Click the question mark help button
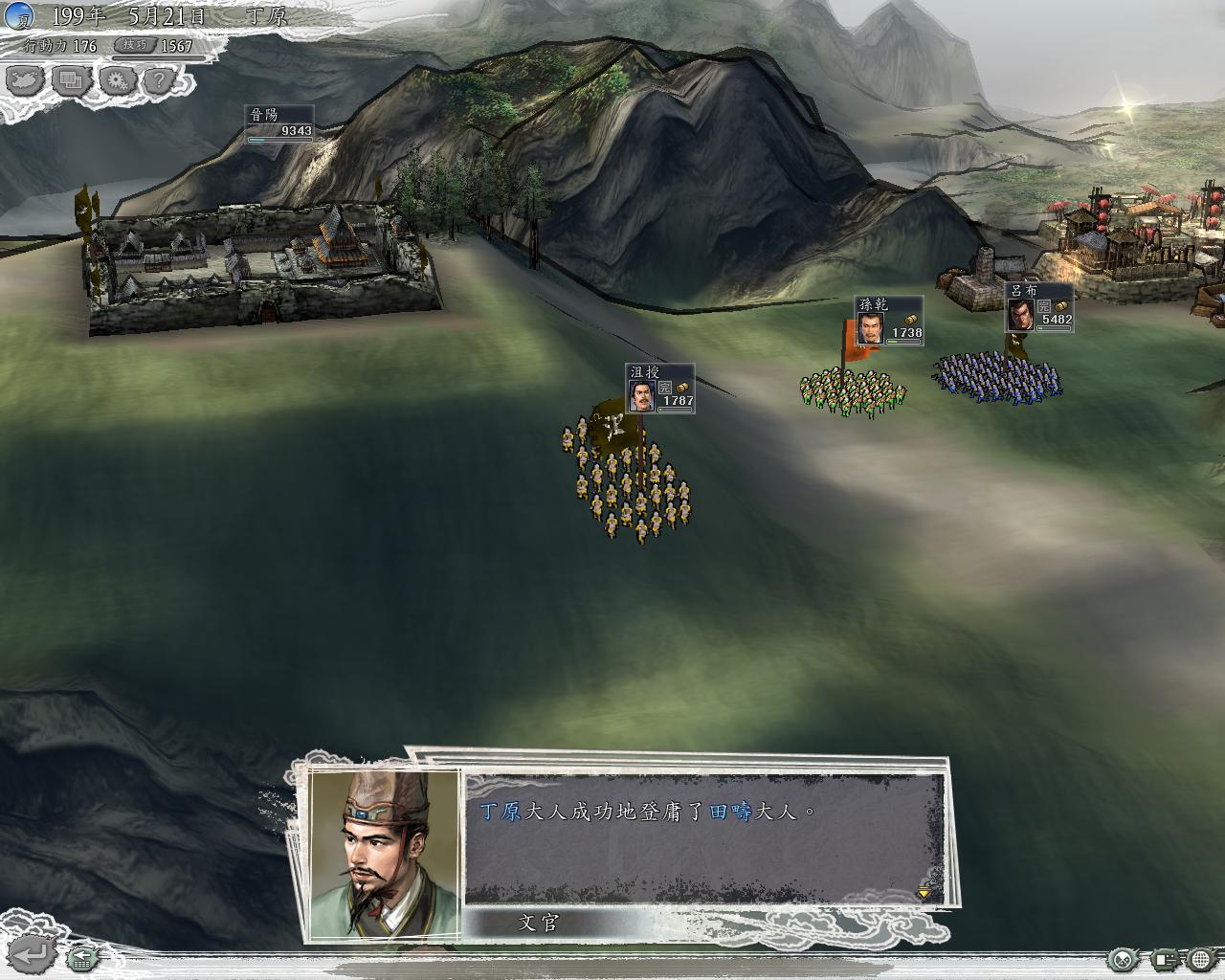The height and width of the screenshot is (980, 1225). click(159, 80)
